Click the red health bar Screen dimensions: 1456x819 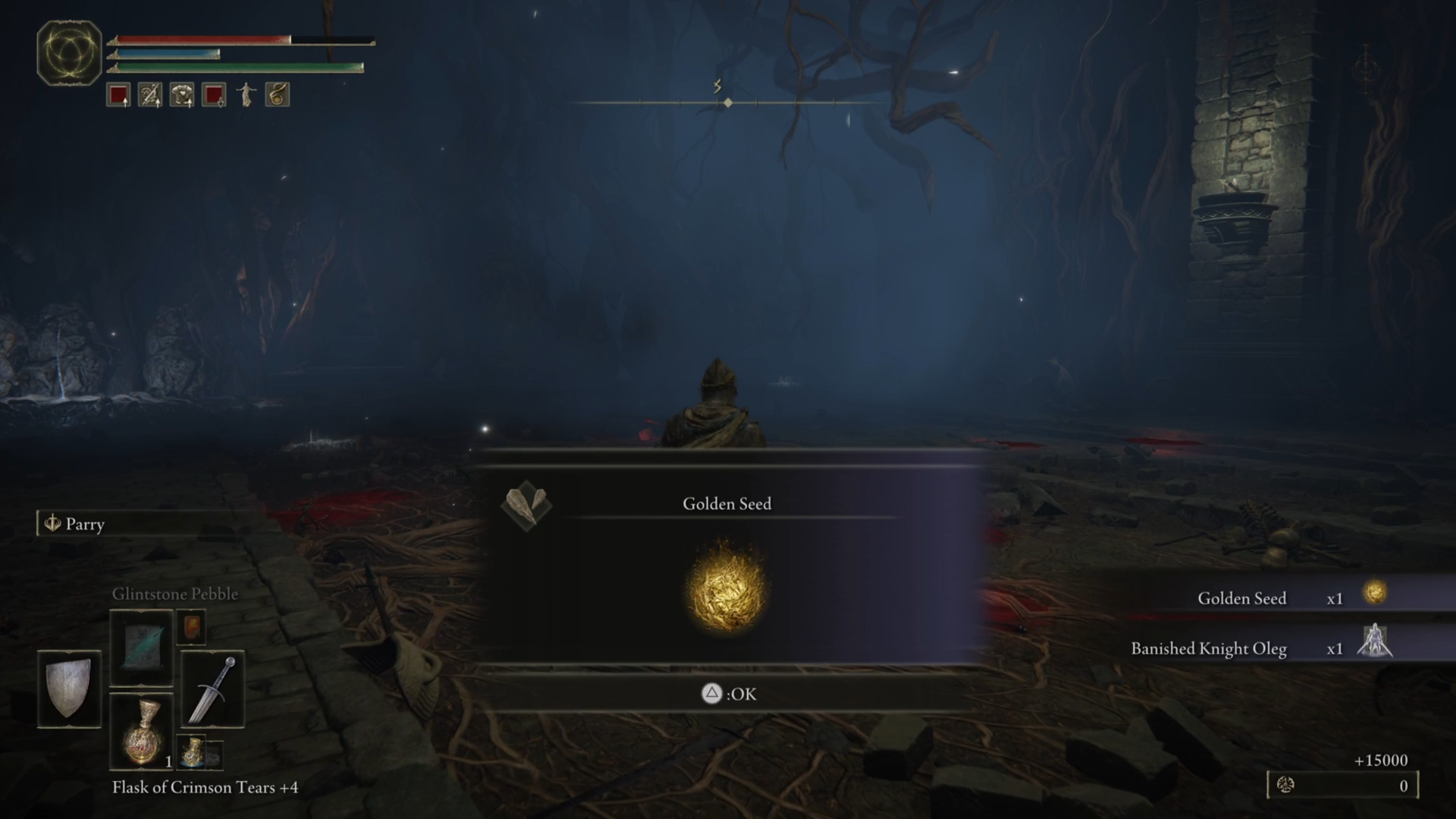pyautogui.click(x=205, y=36)
